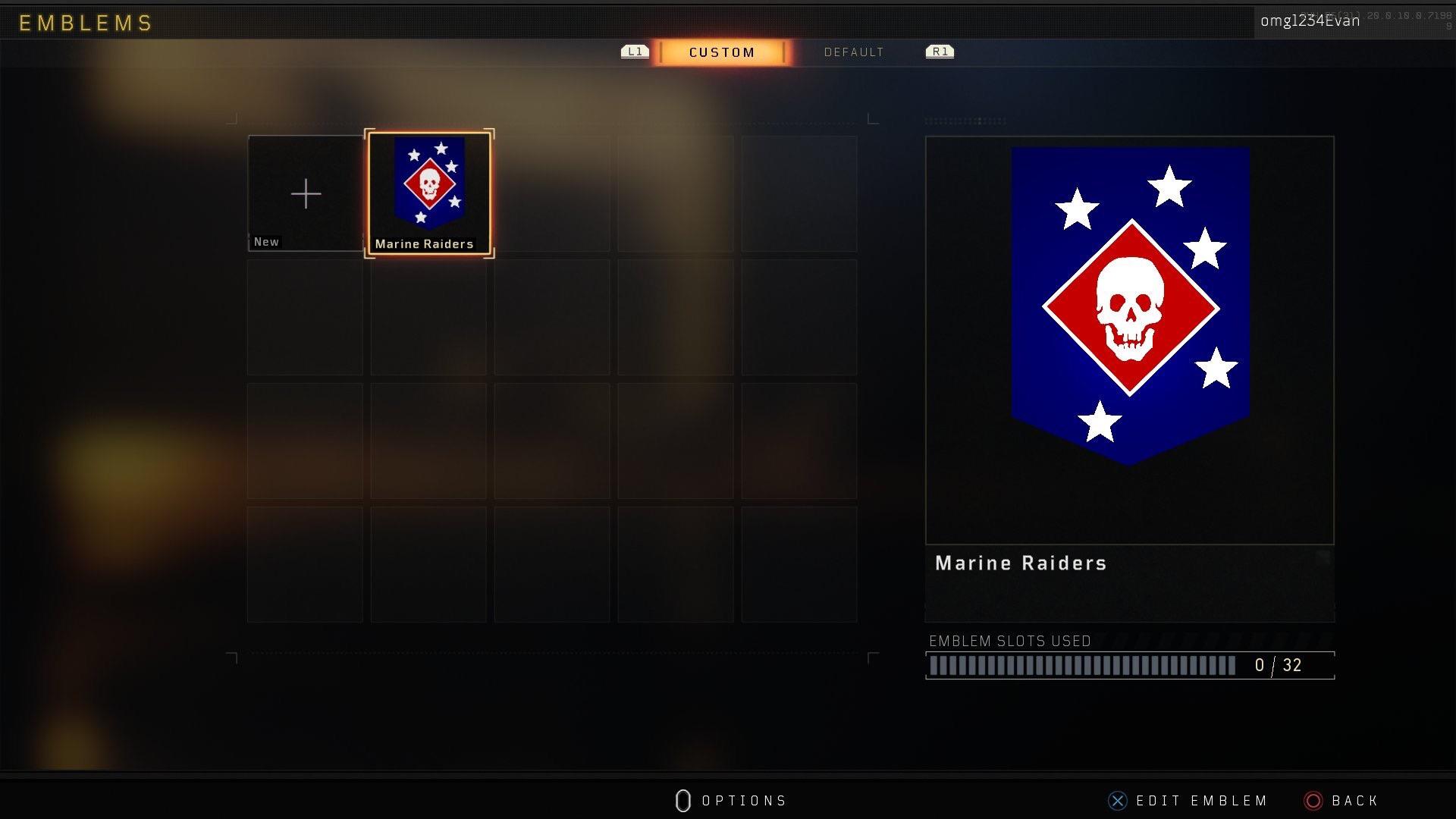Click EDIT EMBLEM at the bottom
Viewport: 1456px width, 819px height.
pos(1200,801)
